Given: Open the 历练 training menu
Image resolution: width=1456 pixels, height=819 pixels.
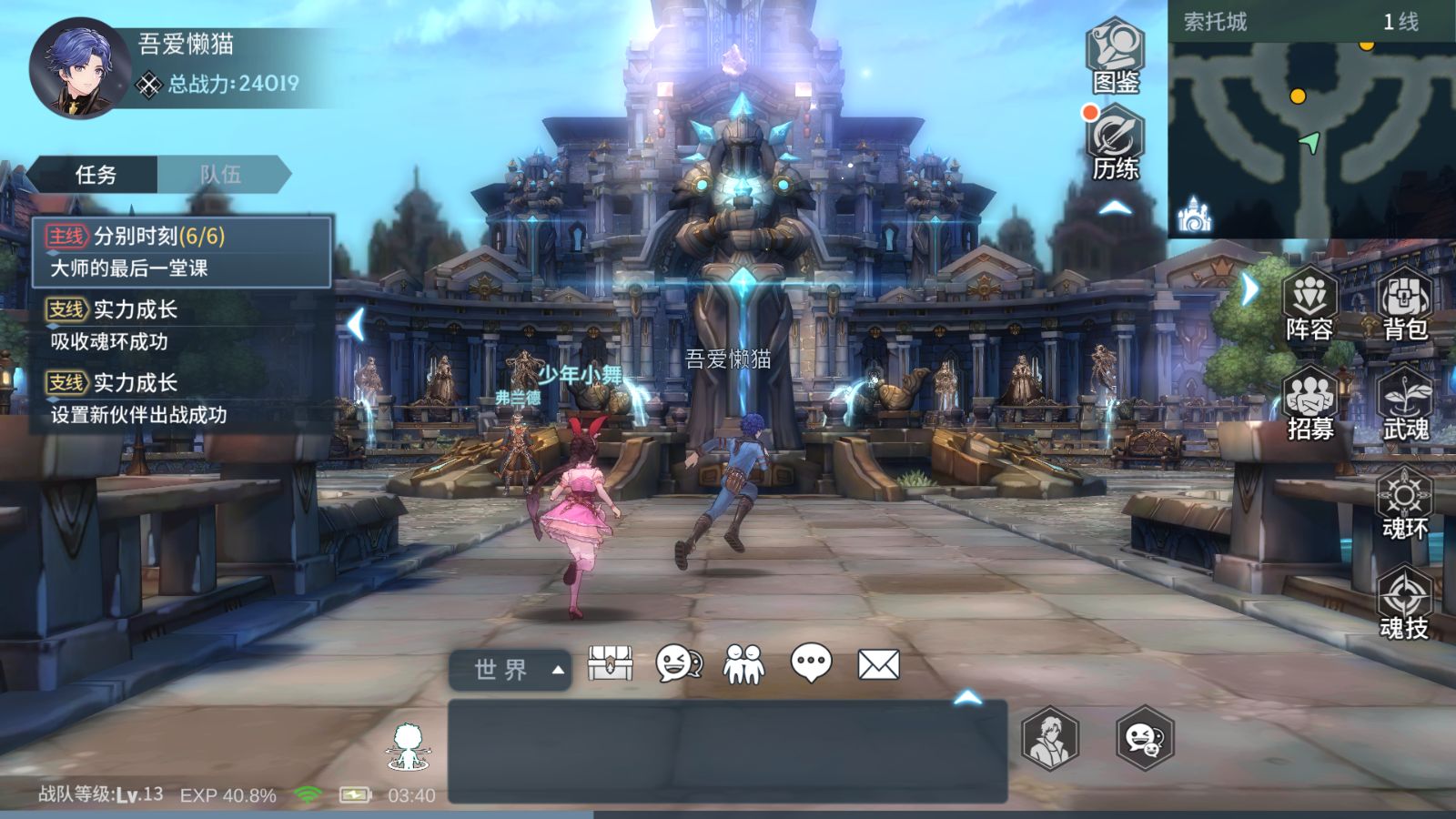Looking at the screenshot, I should (1116, 144).
